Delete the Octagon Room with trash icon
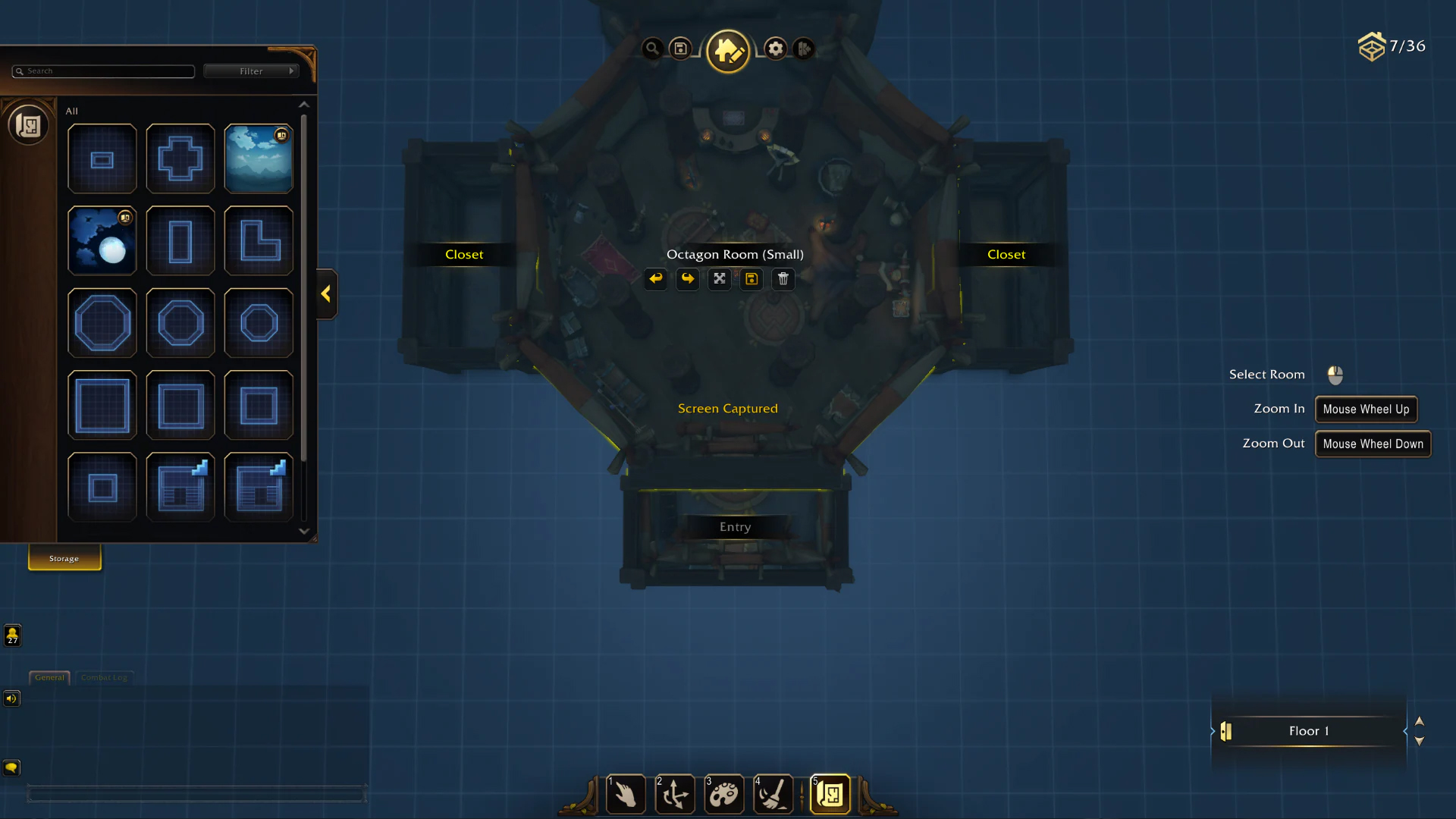Image resolution: width=1456 pixels, height=819 pixels. point(783,279)
